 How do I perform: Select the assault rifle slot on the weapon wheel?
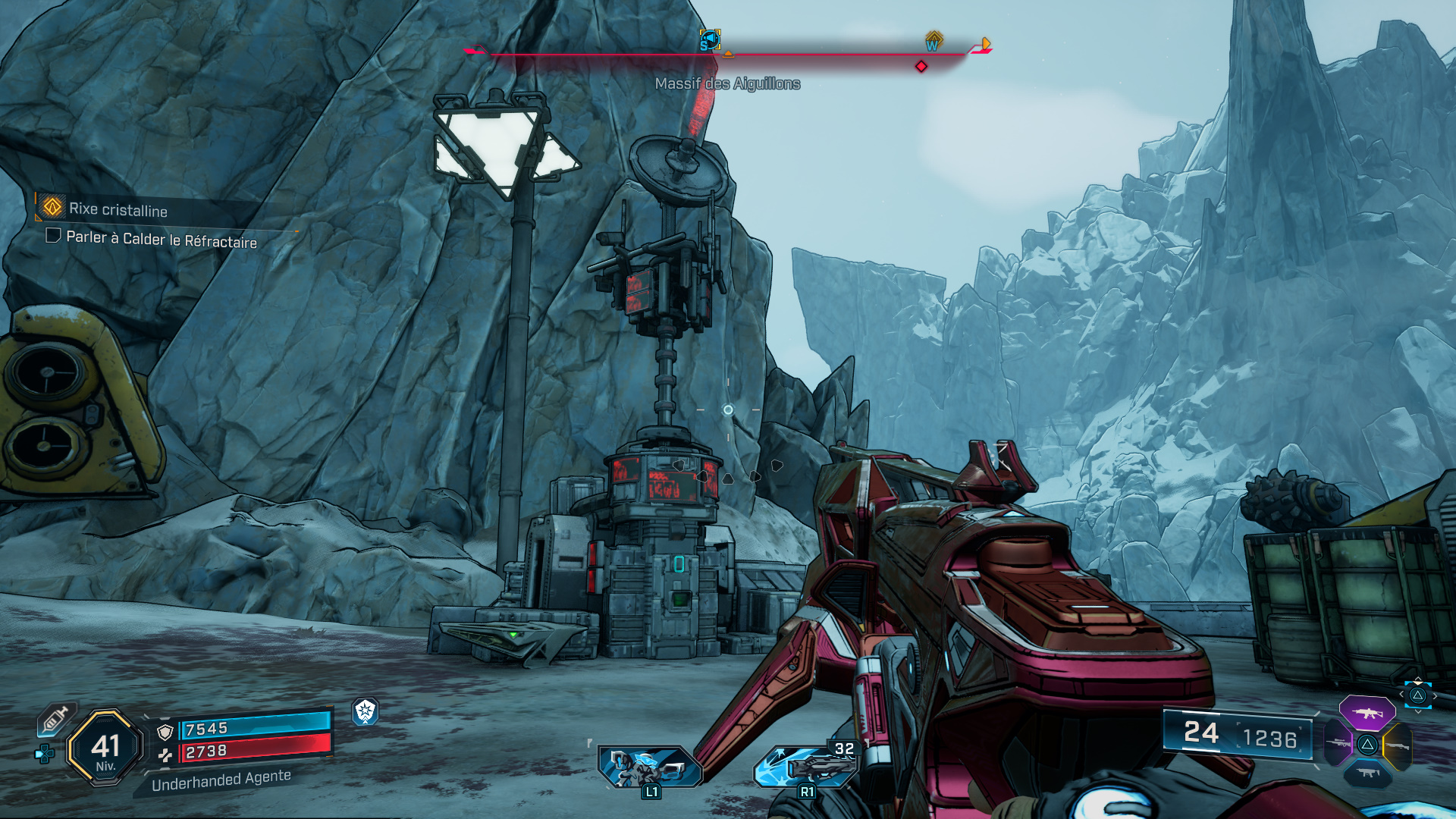[1367, 713]
